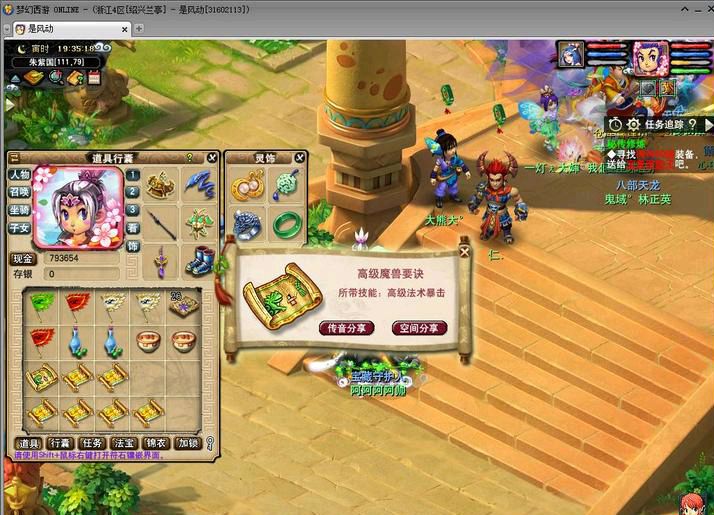Switch to the 法宝 treasures tab
This screenshot has width=714, height=515.
pyautogui.click(x=124, y=443)
